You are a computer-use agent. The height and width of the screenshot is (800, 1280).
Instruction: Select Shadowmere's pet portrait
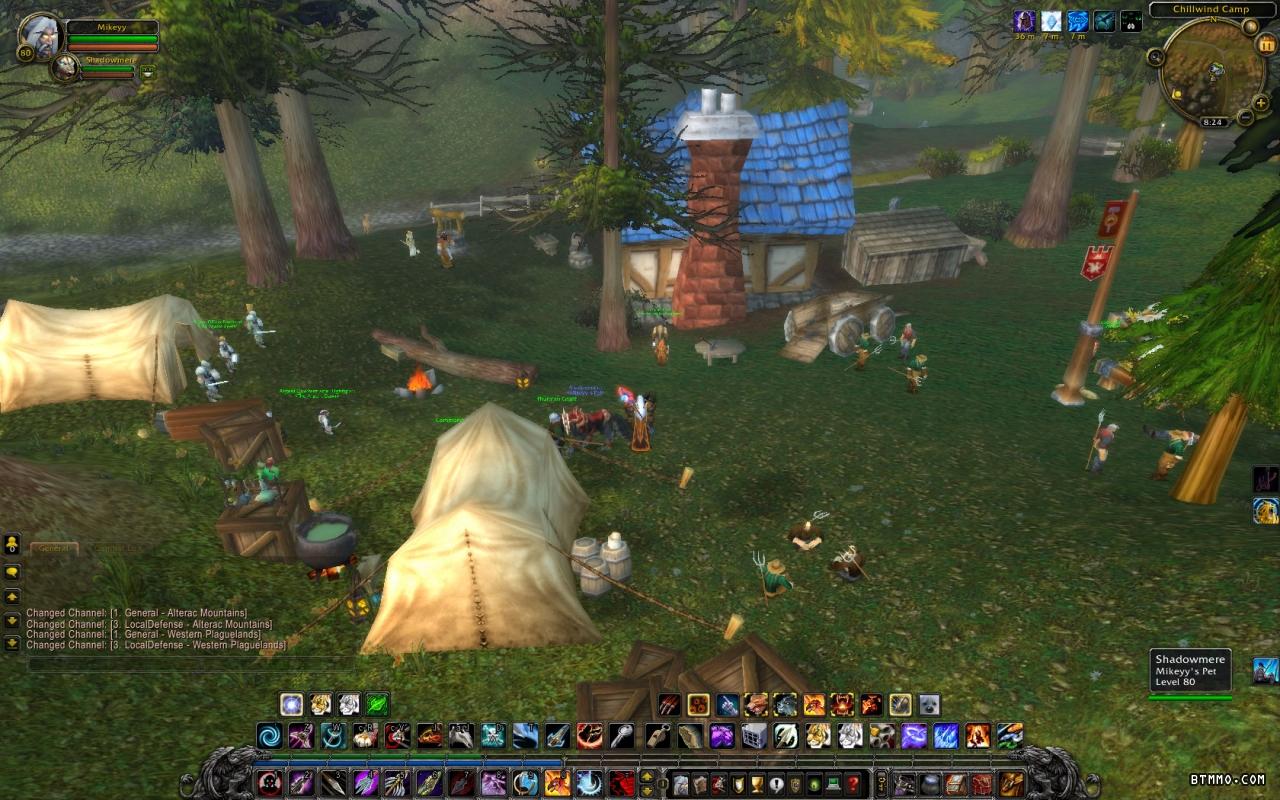65,68
